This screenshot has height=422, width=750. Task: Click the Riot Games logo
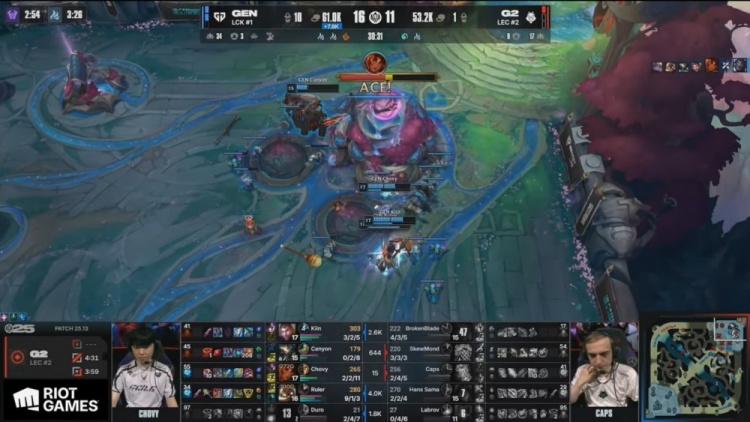56,400
